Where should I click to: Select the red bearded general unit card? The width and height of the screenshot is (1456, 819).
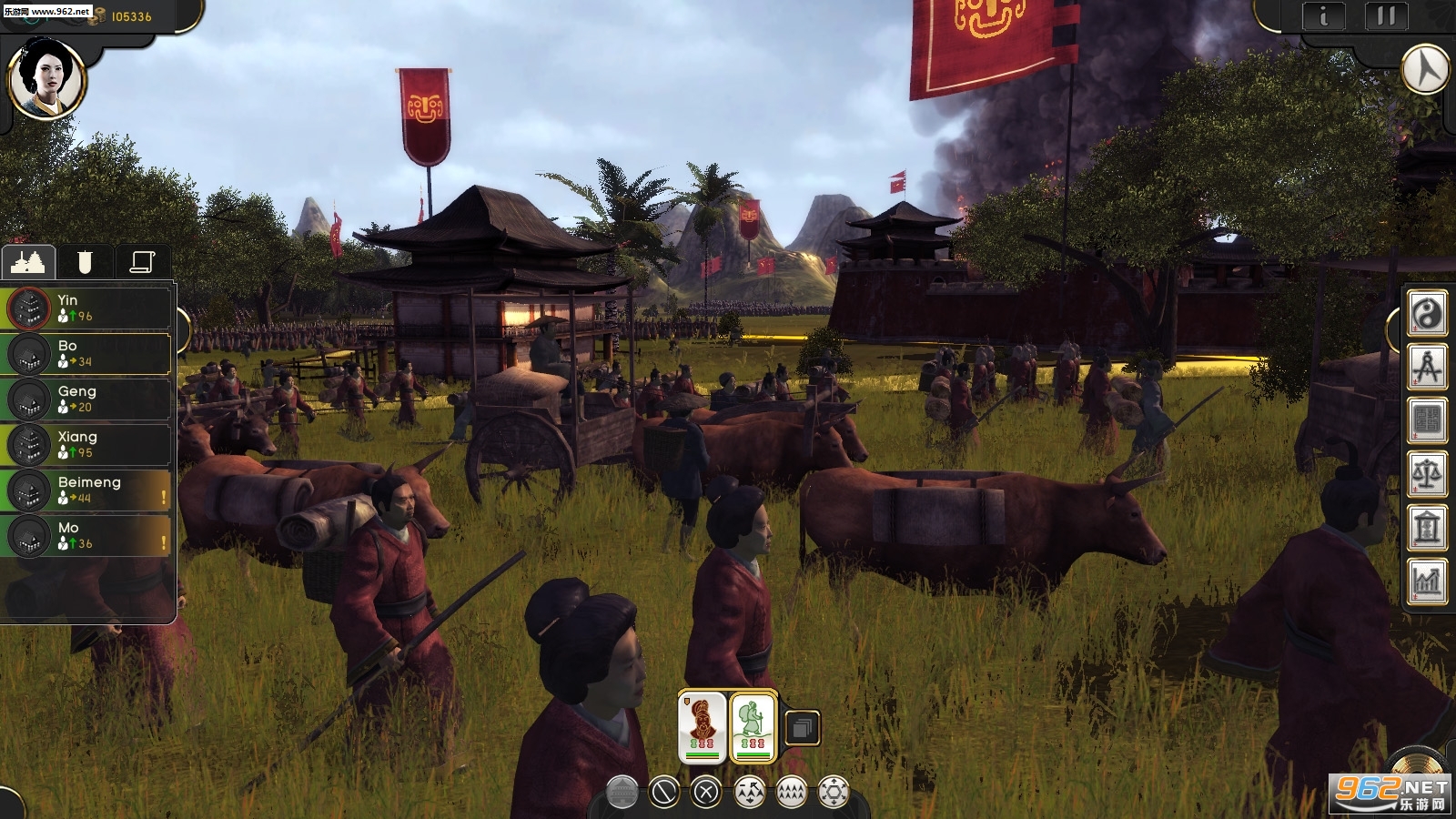point(703,726)
